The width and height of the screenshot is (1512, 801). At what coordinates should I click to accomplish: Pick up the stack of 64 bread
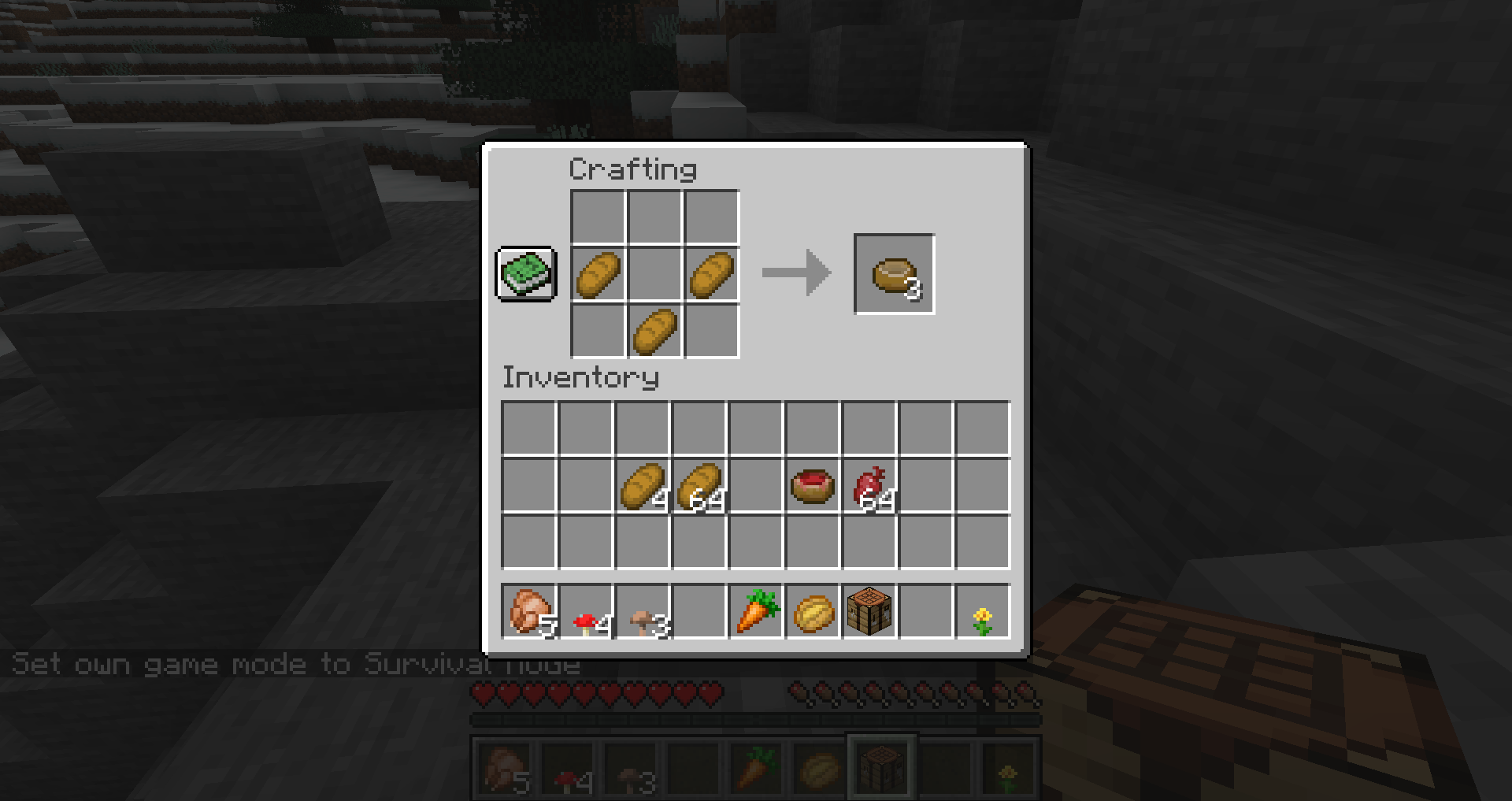699,484
